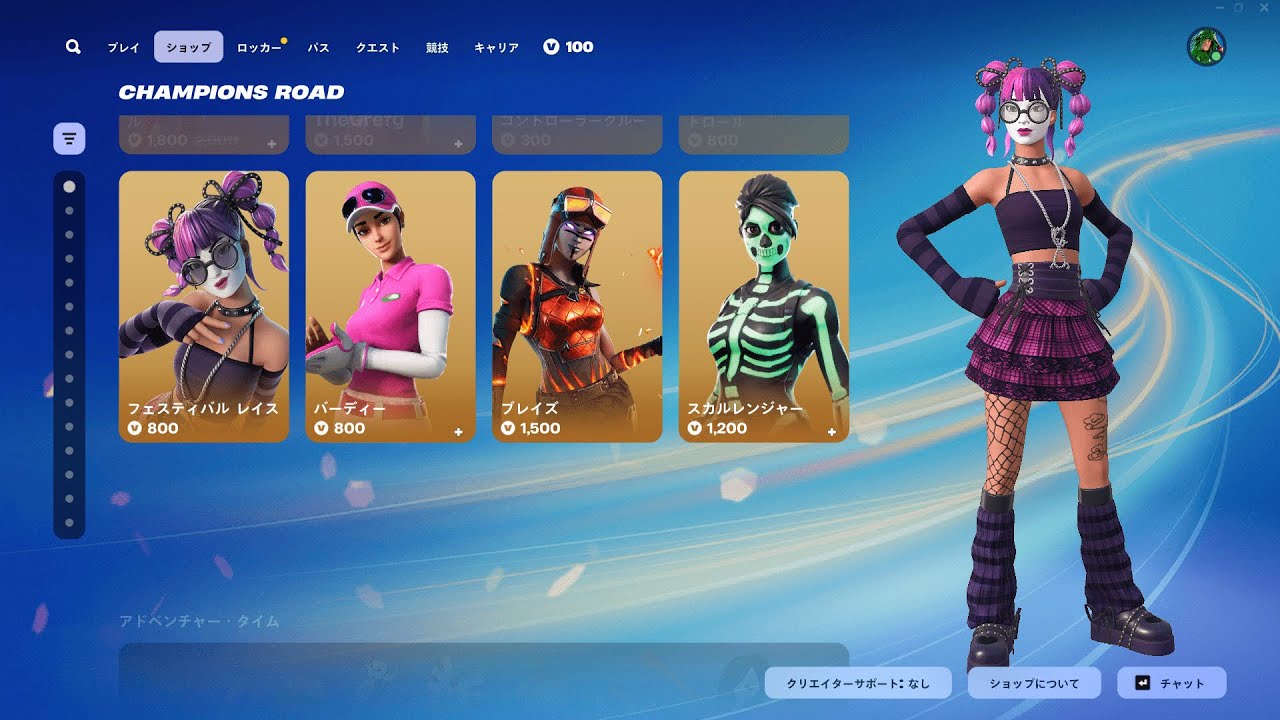1280x720 pixels.
Task: Select the フェスティバル レイス outfit card
Action: (x=204, y=306)
